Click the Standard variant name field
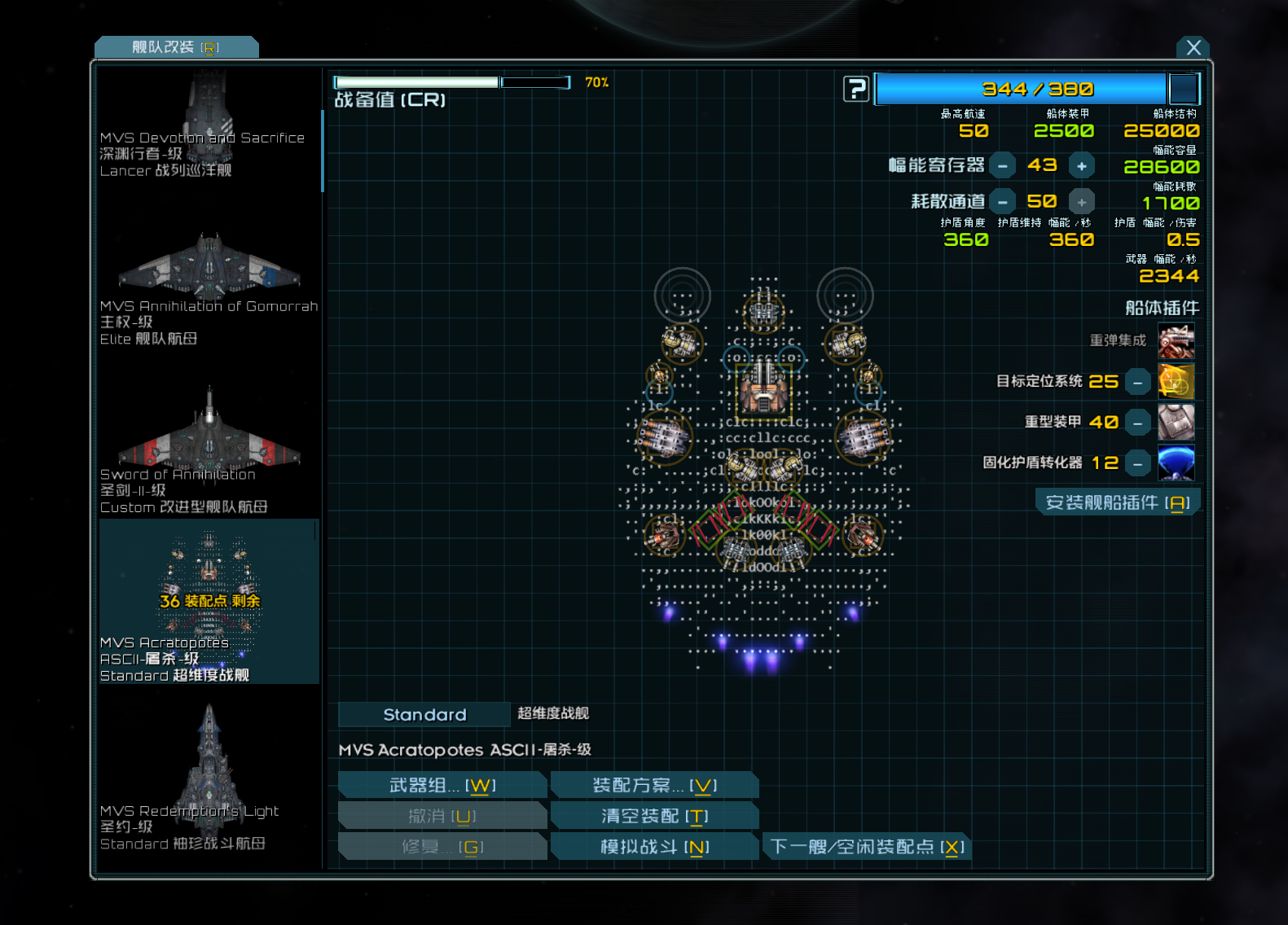The image size is (1288, 925). (x=424, y=714)
